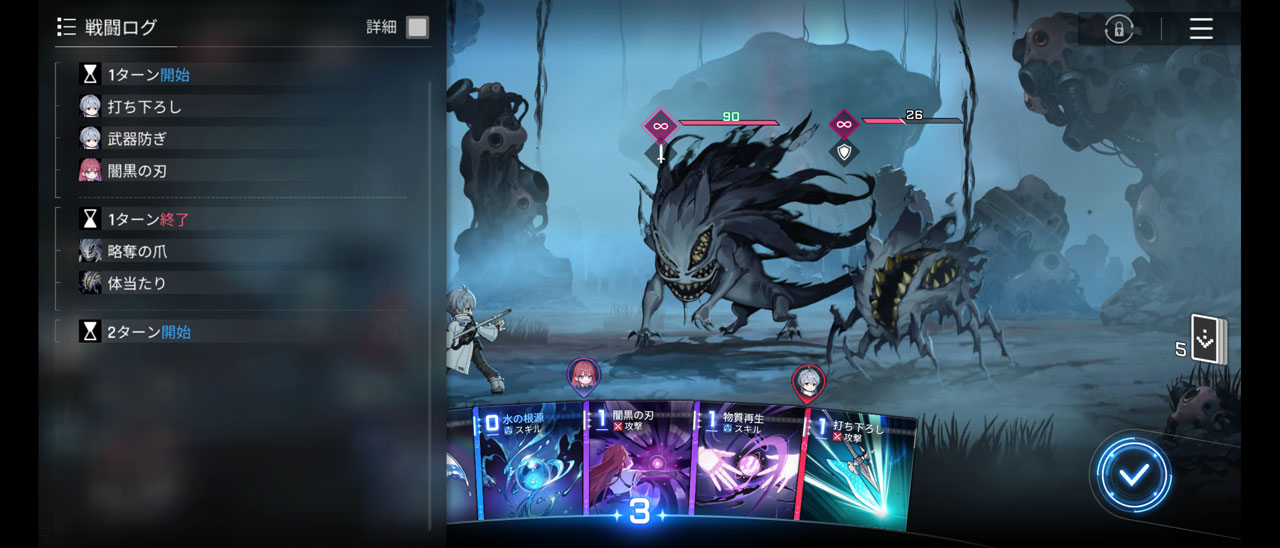Select the 打ち下ろし entry in battle log
The width and height of the screenshot is (1280, 548).
145,107
